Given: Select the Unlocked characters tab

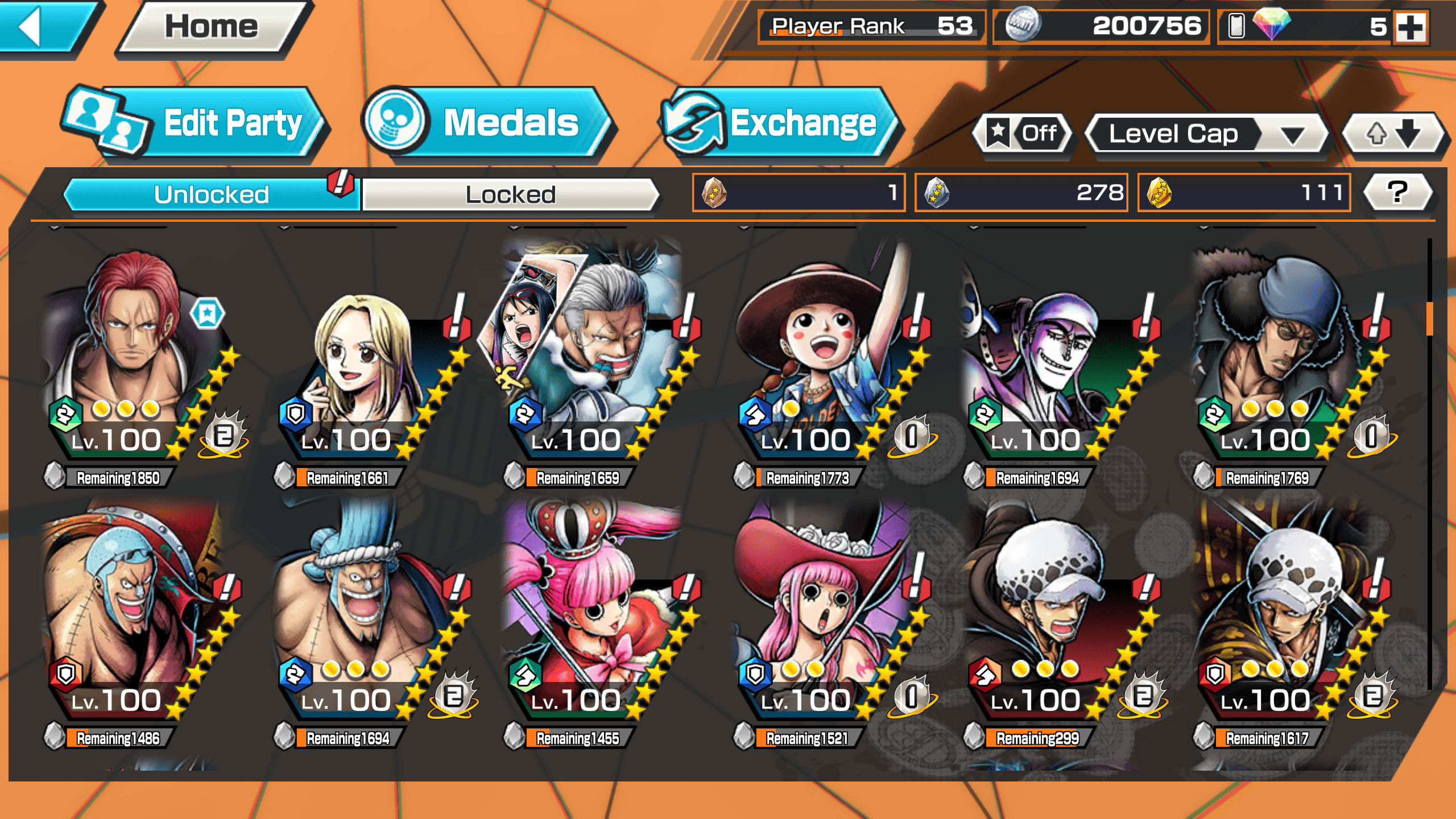Looking at the screenshot, I should click(x=211, y=195).
